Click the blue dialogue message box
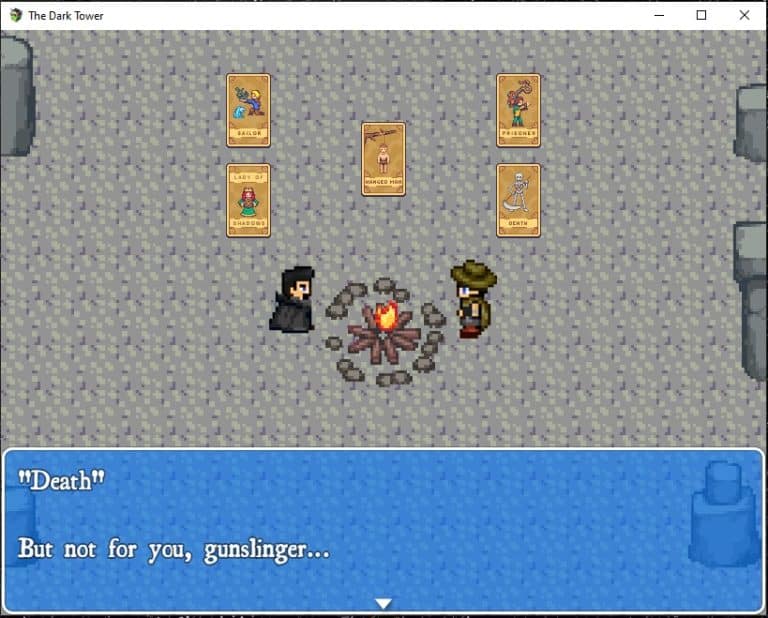The width and height of the screenshot is (768, 618). [x=383, y=528]
